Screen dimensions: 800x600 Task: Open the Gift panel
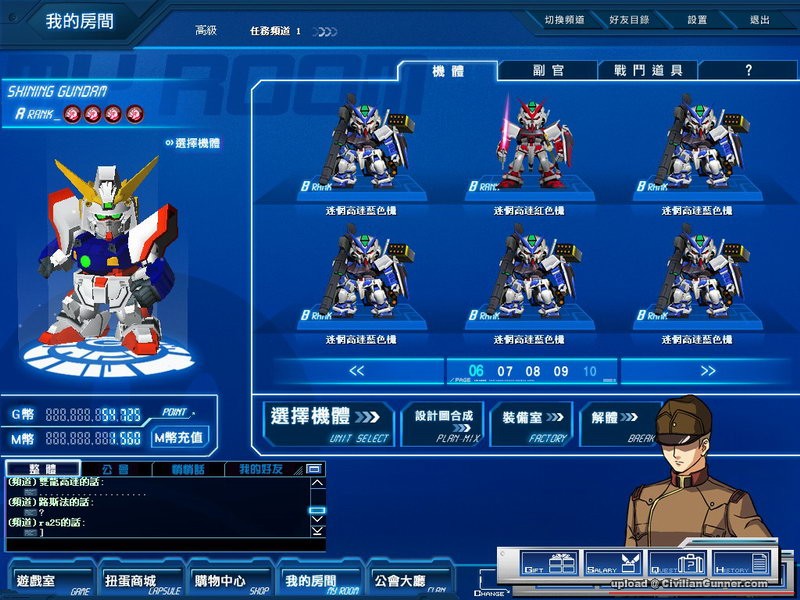click(x=549, y=565)
